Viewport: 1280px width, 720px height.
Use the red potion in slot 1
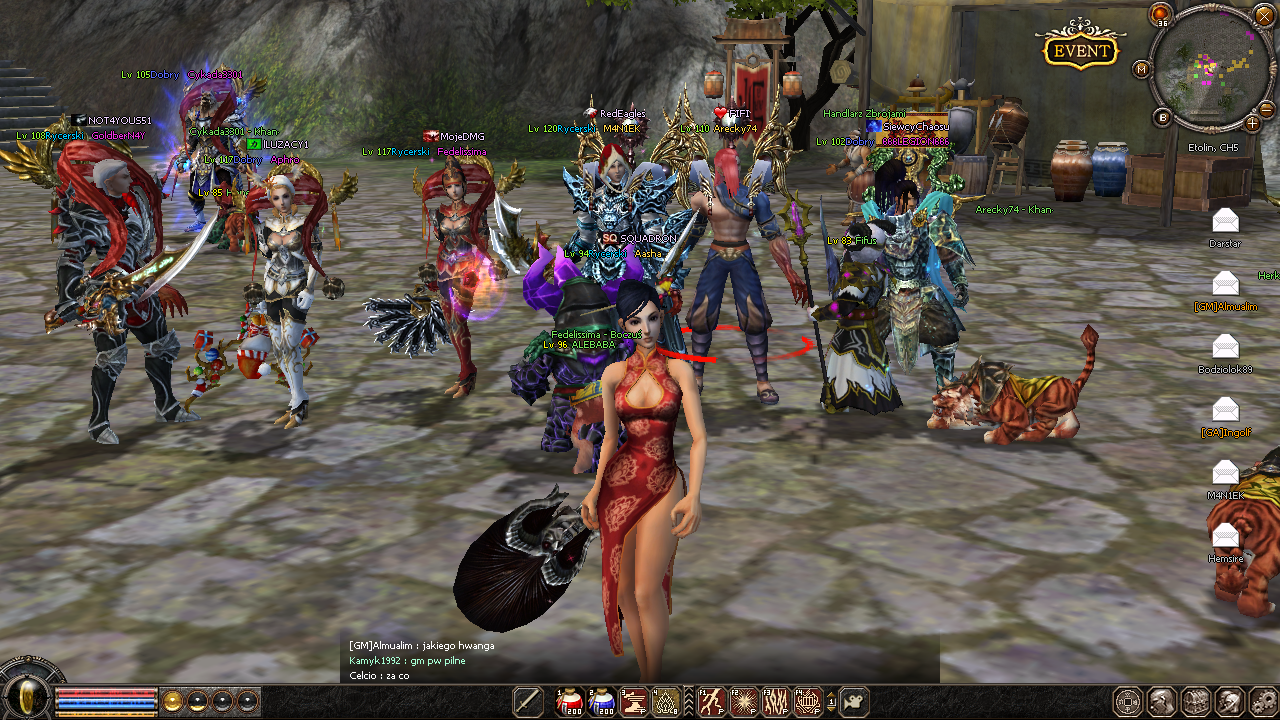[570, 702]
